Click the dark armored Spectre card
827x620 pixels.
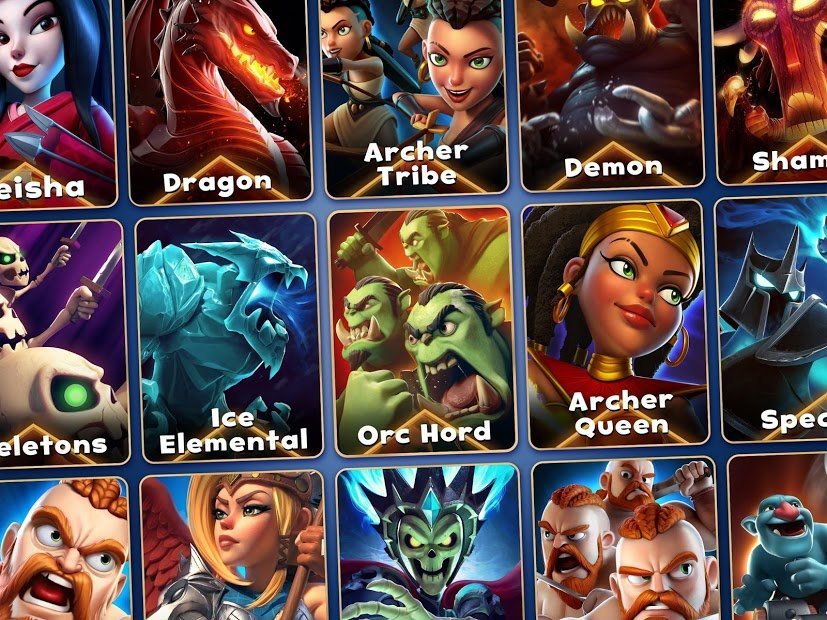pos(777,320)
